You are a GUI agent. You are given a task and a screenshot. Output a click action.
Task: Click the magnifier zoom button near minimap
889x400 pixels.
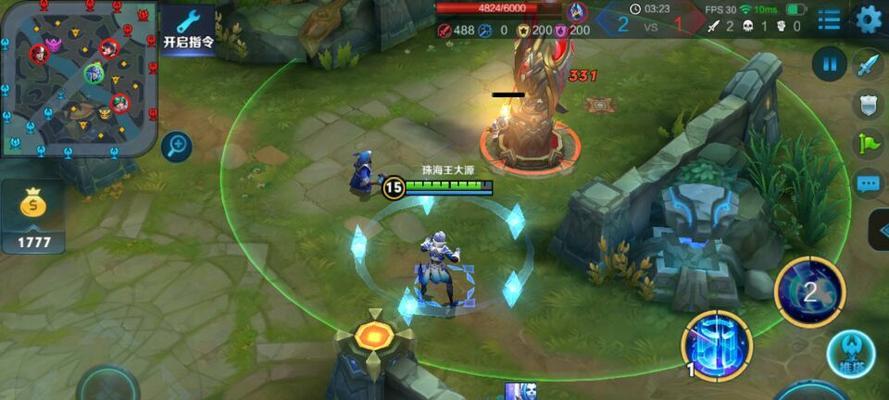(x=177, y=147)
